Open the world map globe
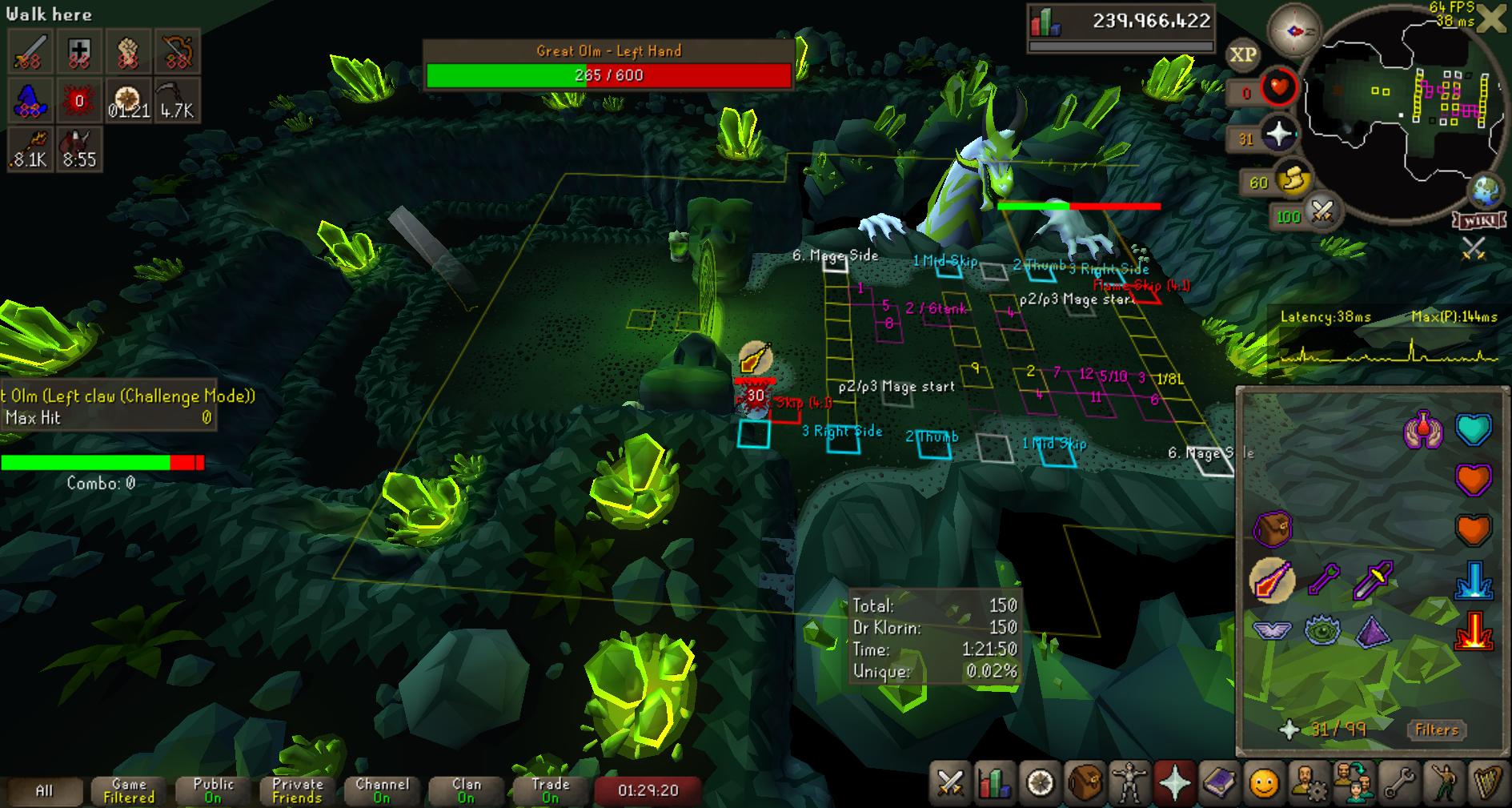The image size is (1512, 808). pyautogui.click(x=1486, y=191)
